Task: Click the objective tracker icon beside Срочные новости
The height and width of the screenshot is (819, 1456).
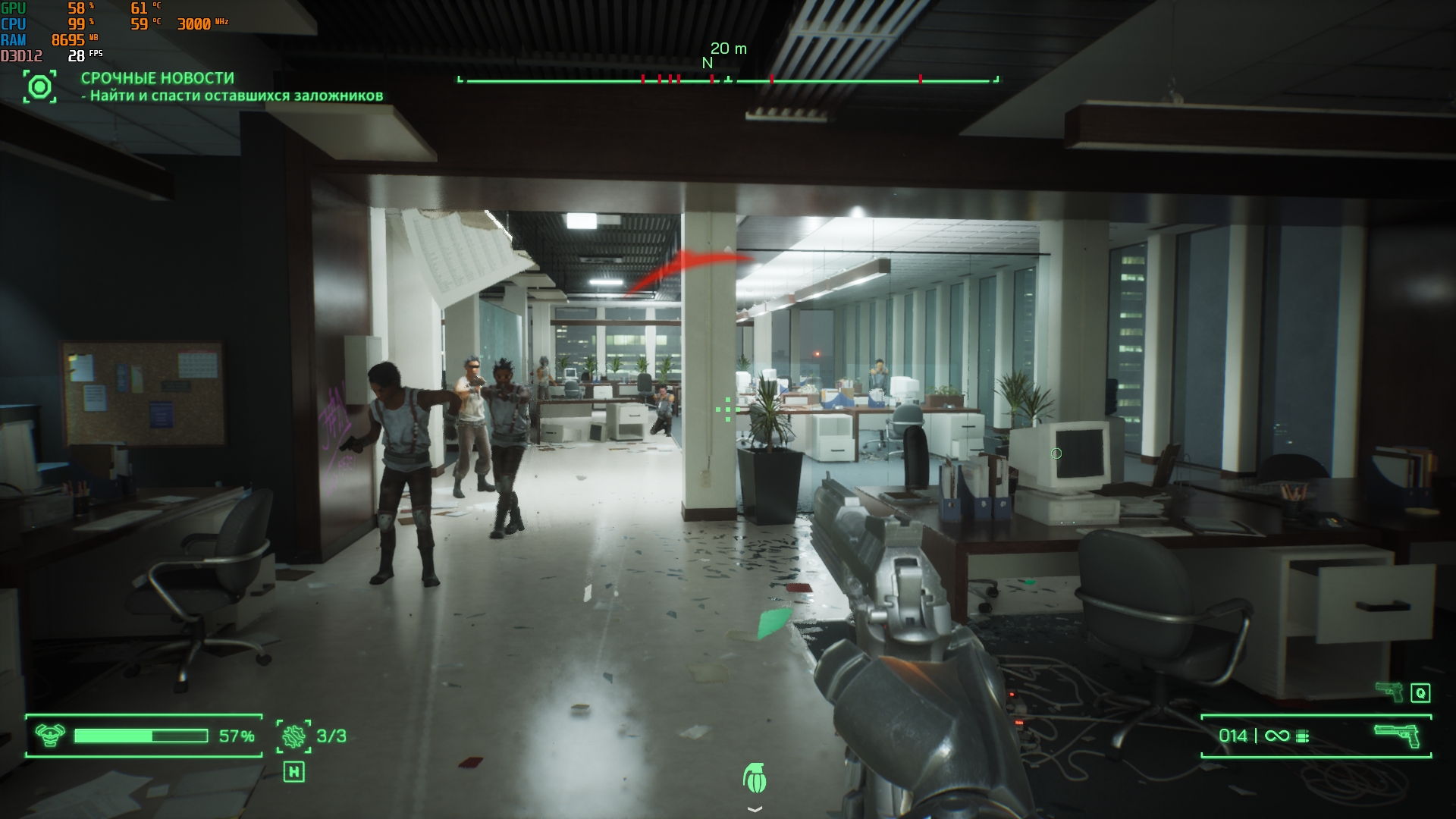Action: click(39, 87)
